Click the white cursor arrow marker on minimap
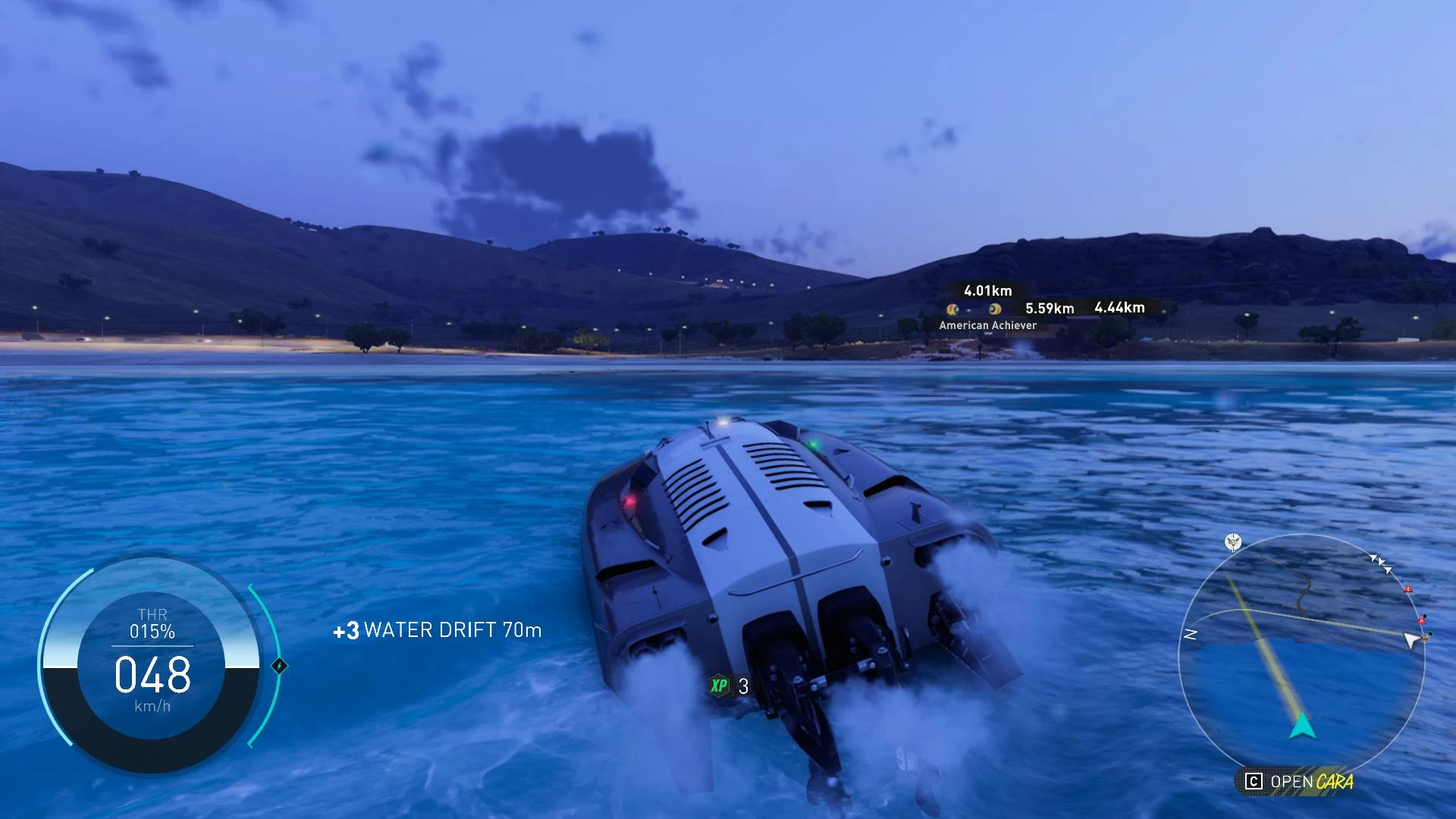This screenshot has height=819, width=1456. [1410, 641]
